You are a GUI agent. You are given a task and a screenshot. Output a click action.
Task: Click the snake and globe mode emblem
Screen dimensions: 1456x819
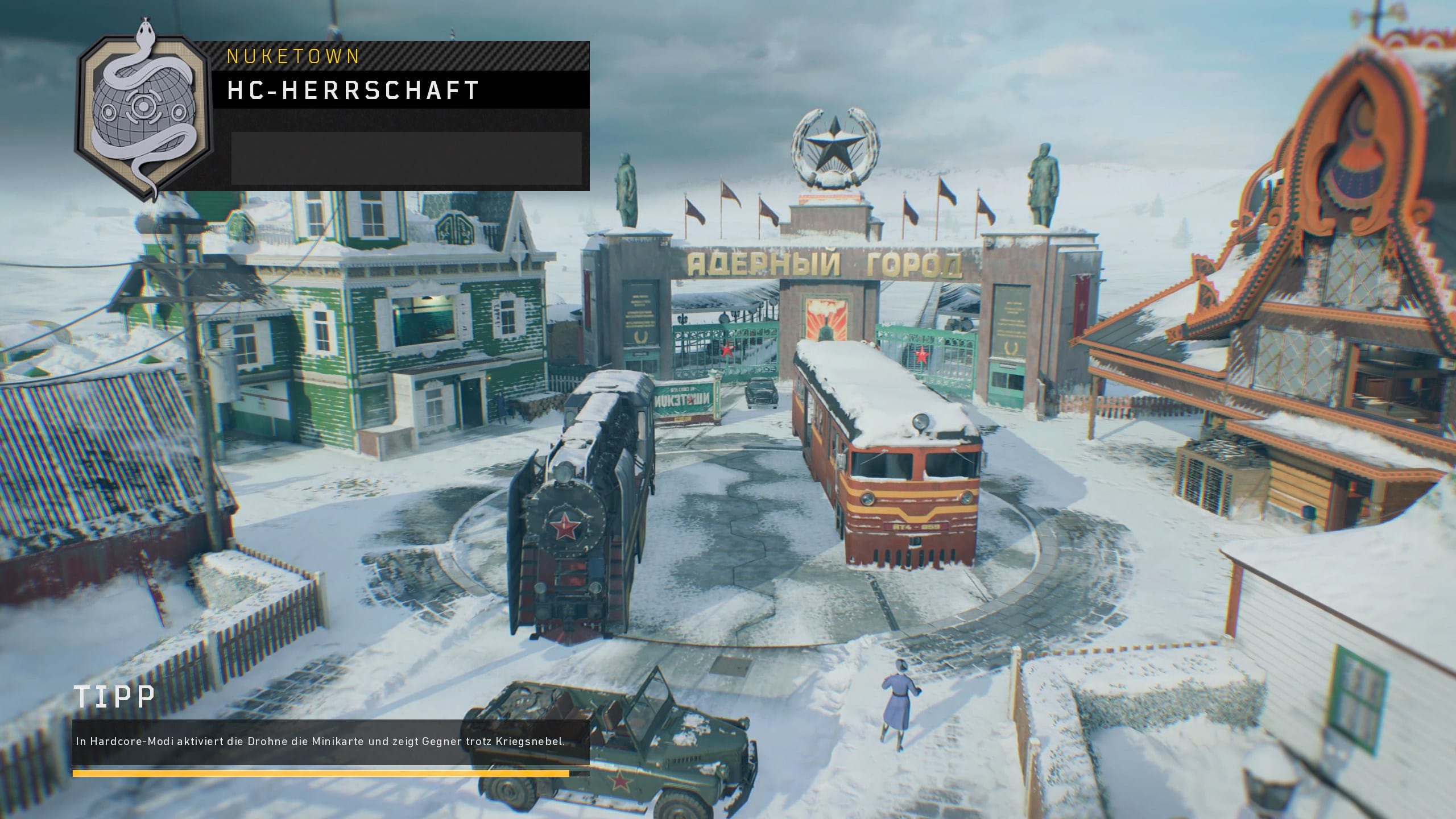pyautogui.click(x=144, y=111)
